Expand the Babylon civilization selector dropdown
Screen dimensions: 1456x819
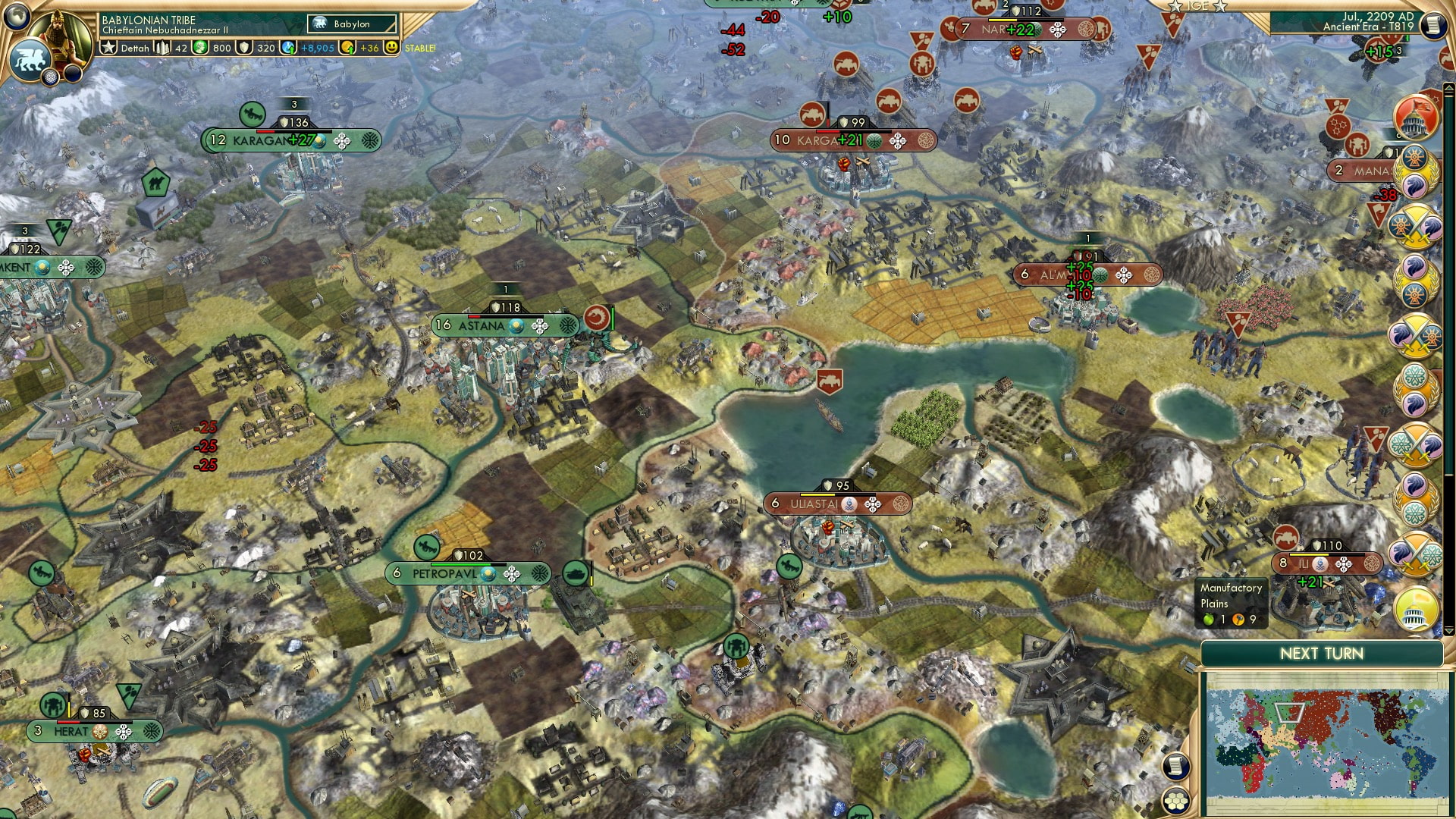(350, 24)
